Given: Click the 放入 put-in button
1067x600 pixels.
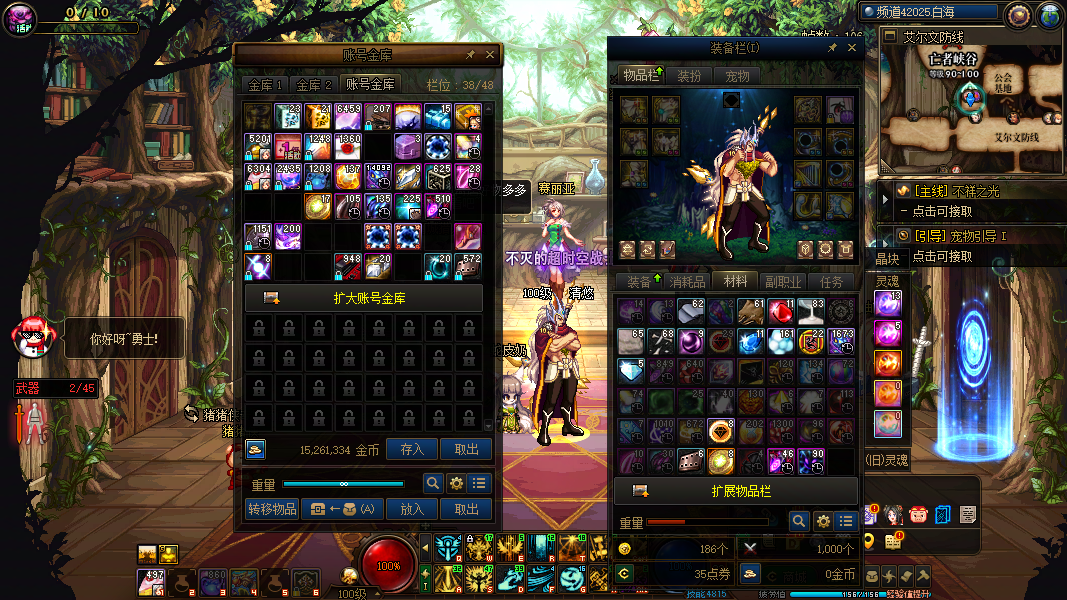Looking at the screenshot, I should coord(412,508).
